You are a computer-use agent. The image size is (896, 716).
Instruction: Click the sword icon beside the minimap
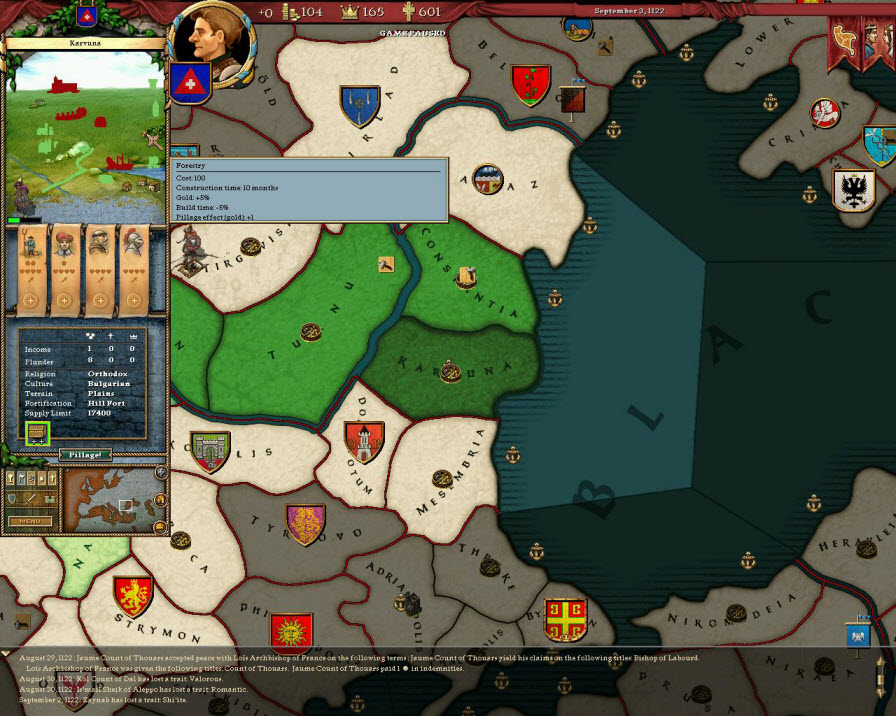click(x=31, y=498)
